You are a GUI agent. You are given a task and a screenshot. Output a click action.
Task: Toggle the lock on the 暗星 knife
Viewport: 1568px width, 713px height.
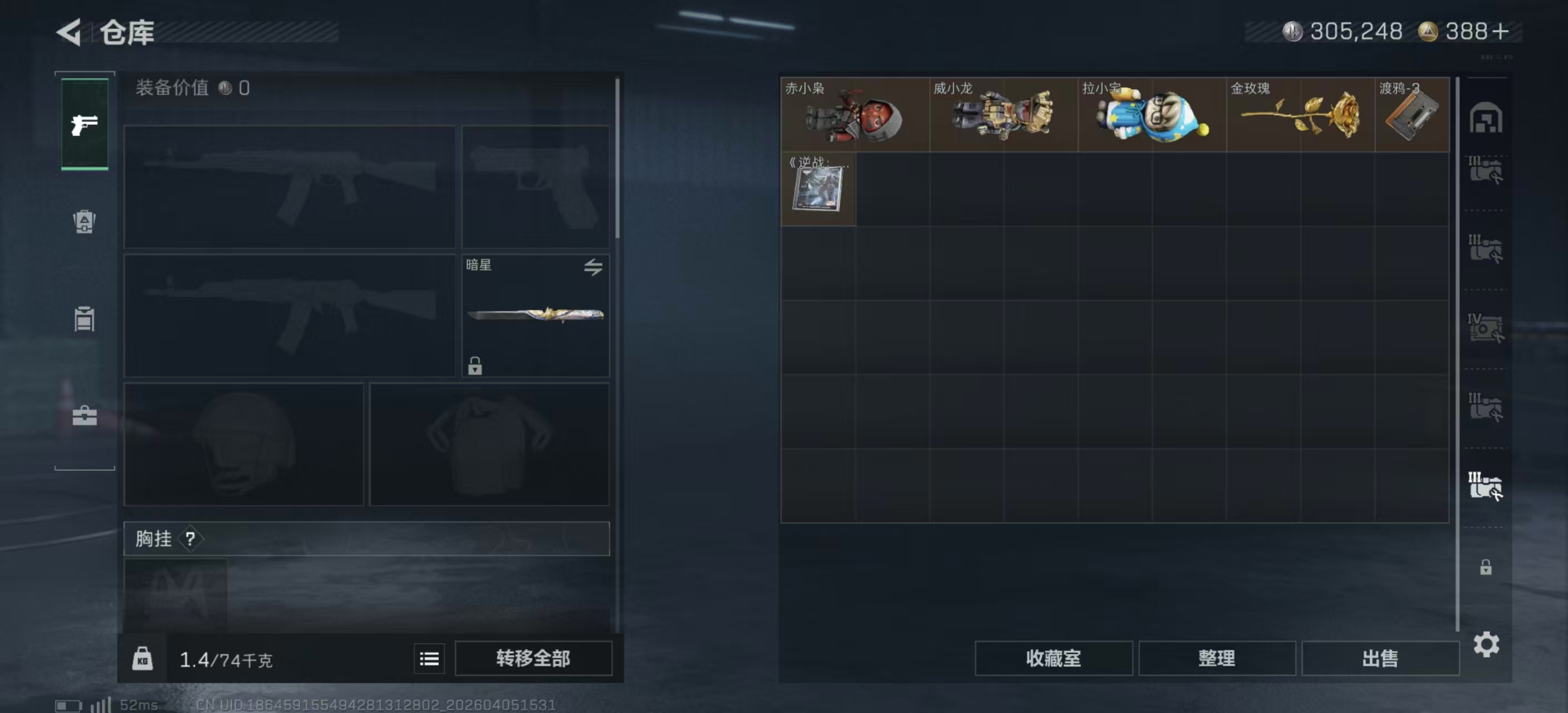coord(474,367)
